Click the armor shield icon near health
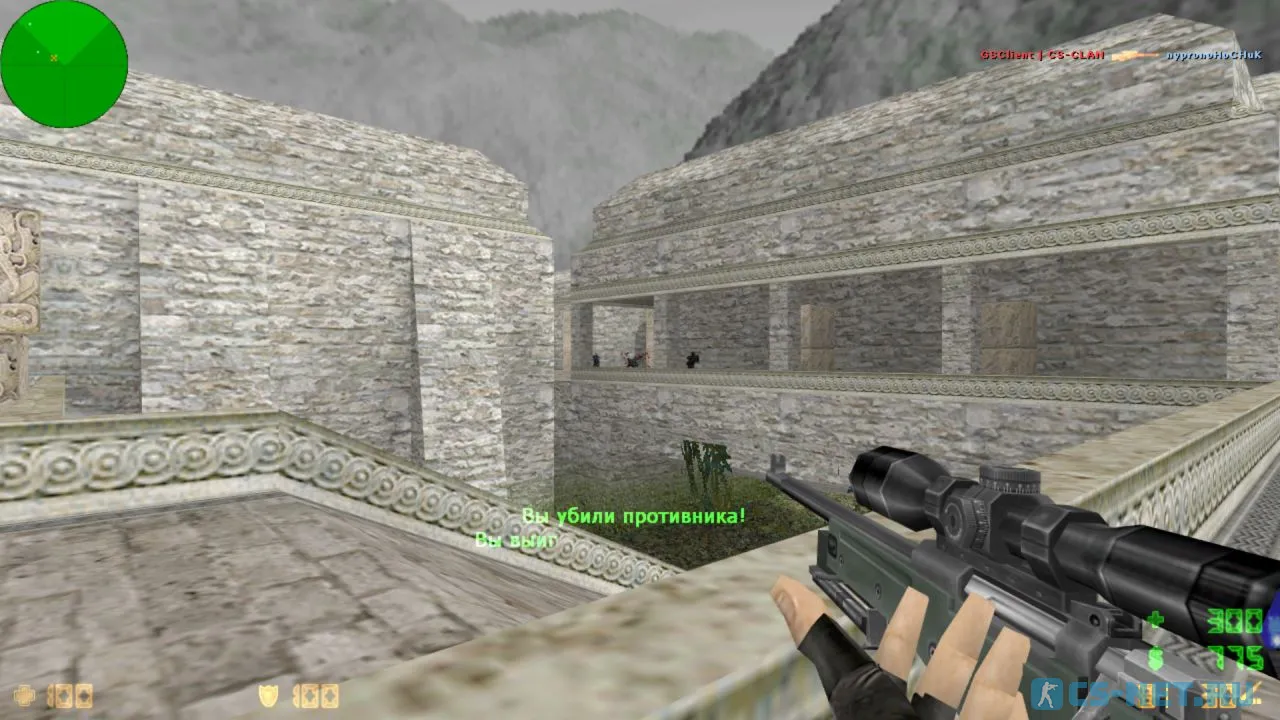 tap(268, 696)
